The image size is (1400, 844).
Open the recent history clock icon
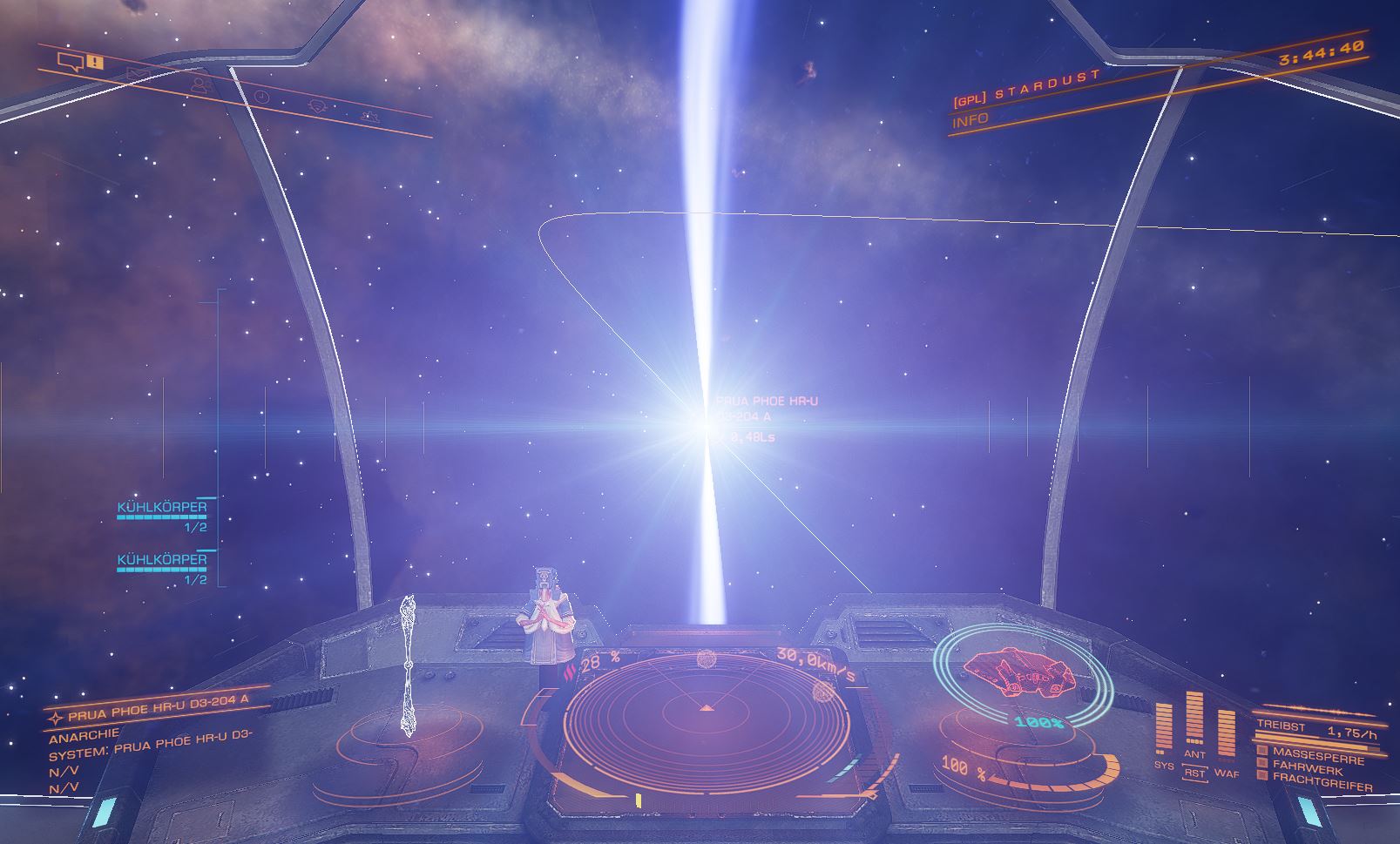click(261, 96)
